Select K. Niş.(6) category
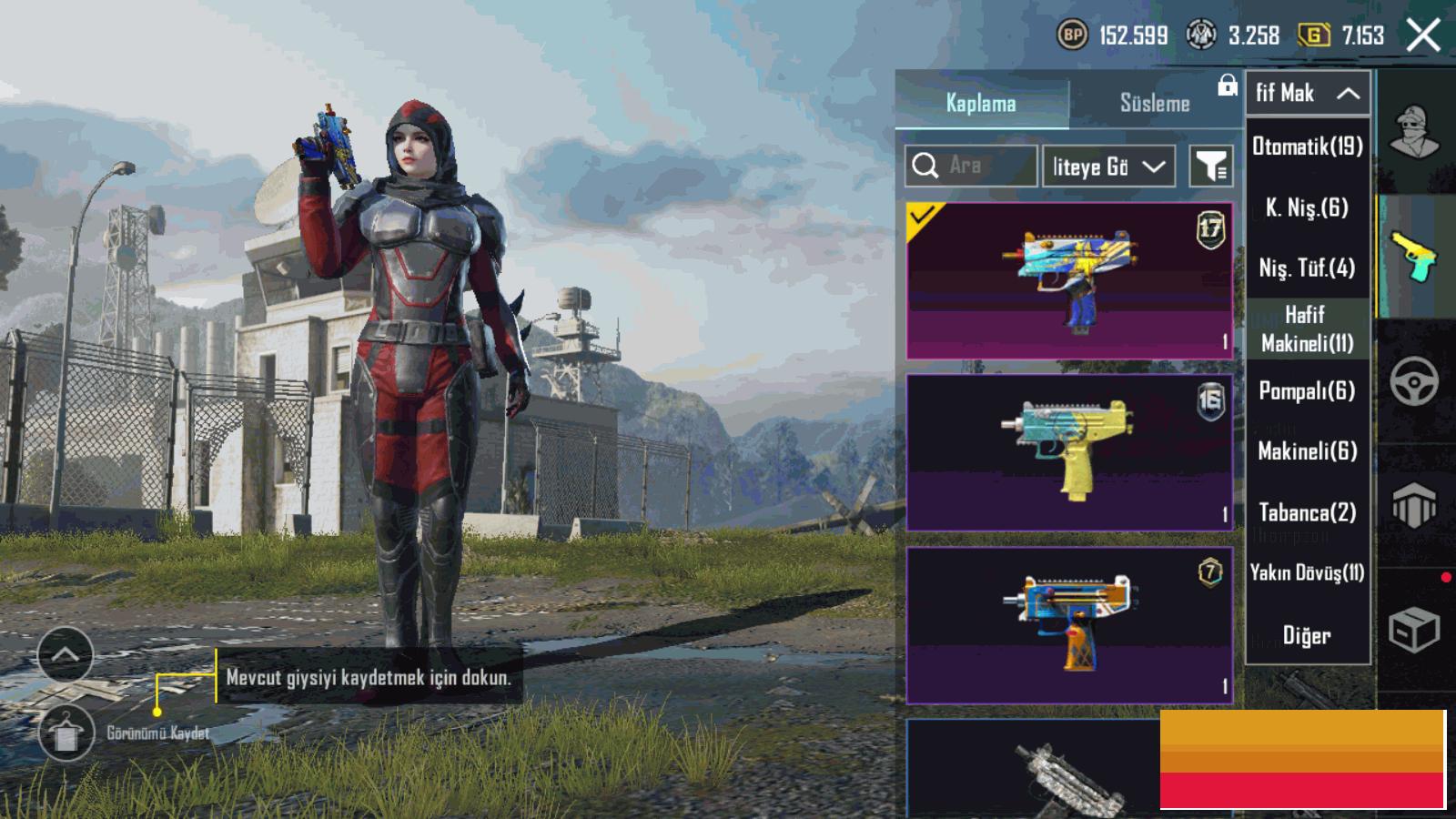Screen dimensions: 1456x819 pyautogui.click(x=1308, y=207)
